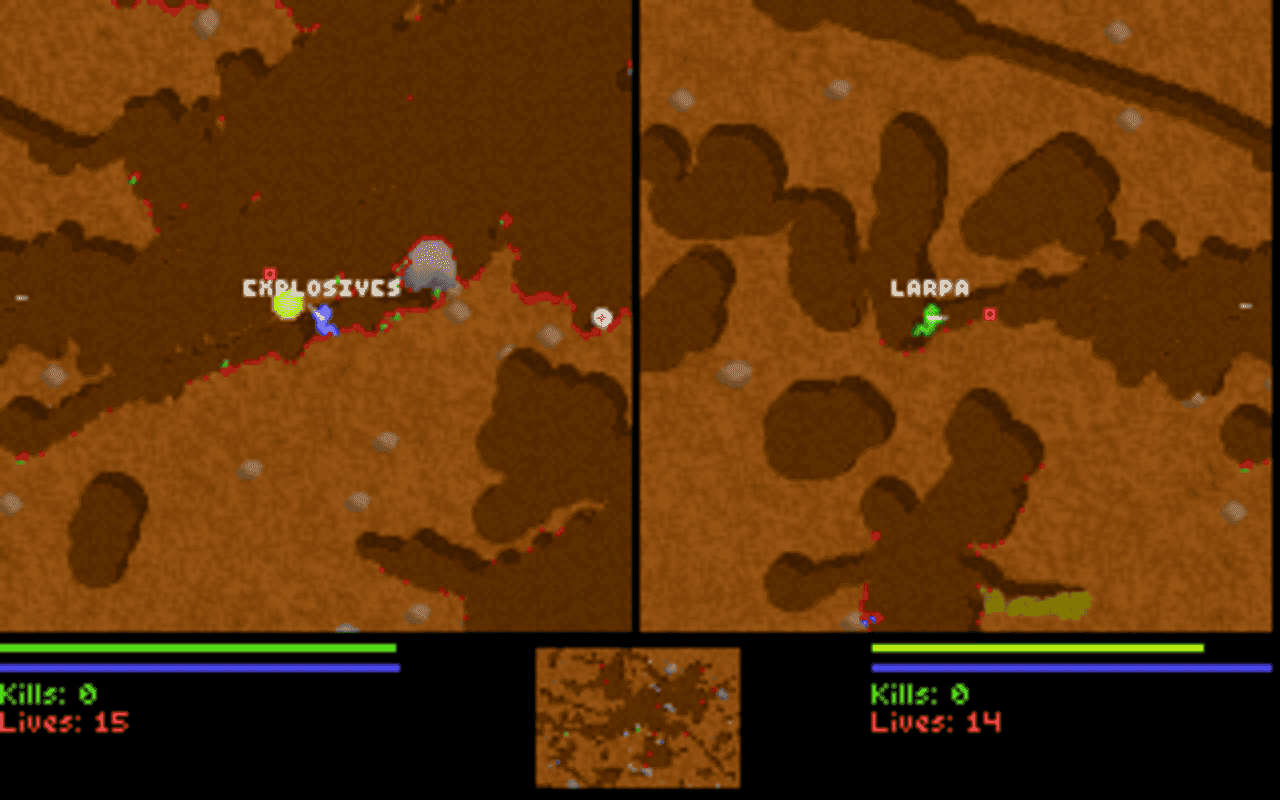Click the LARPA weapon name label
1280x800 pixels.
click(928, 288)
